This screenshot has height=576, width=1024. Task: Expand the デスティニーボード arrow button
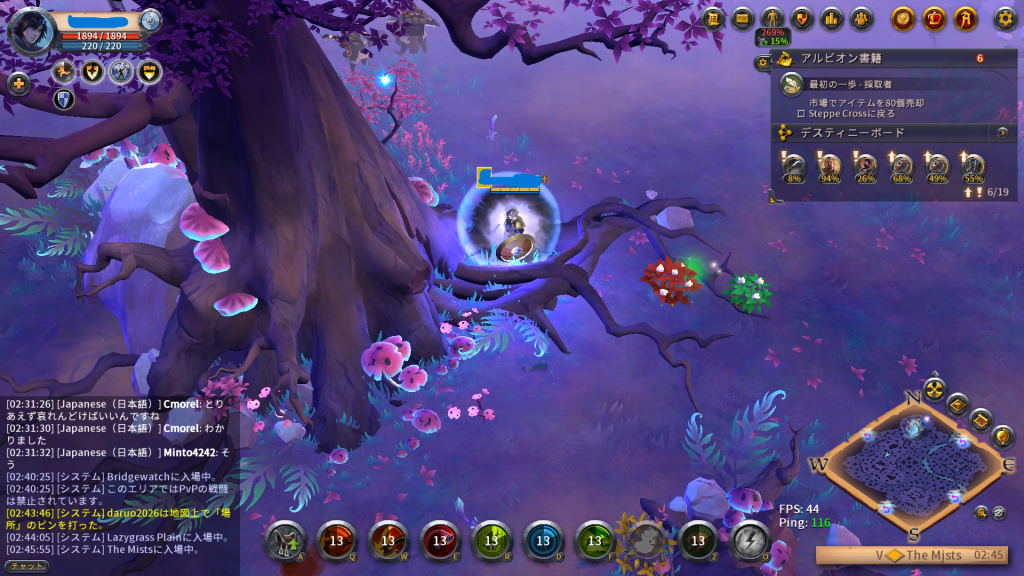[x=1002, y=132]
